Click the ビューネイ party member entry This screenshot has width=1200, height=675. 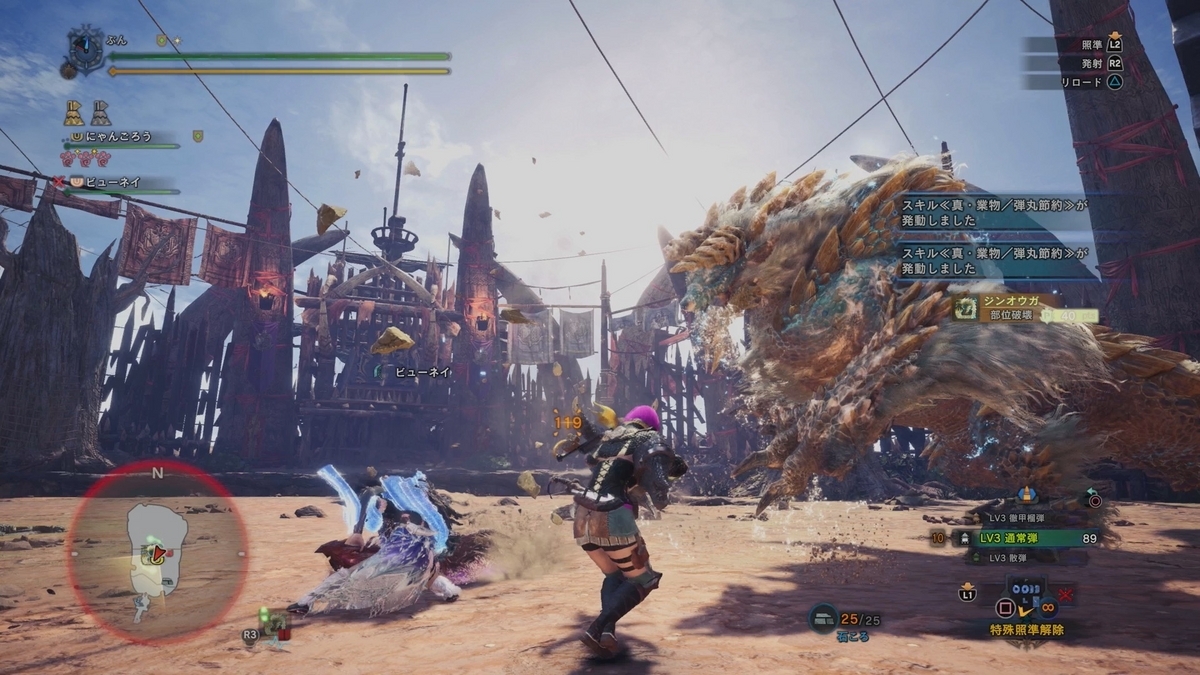click(111, 182)
